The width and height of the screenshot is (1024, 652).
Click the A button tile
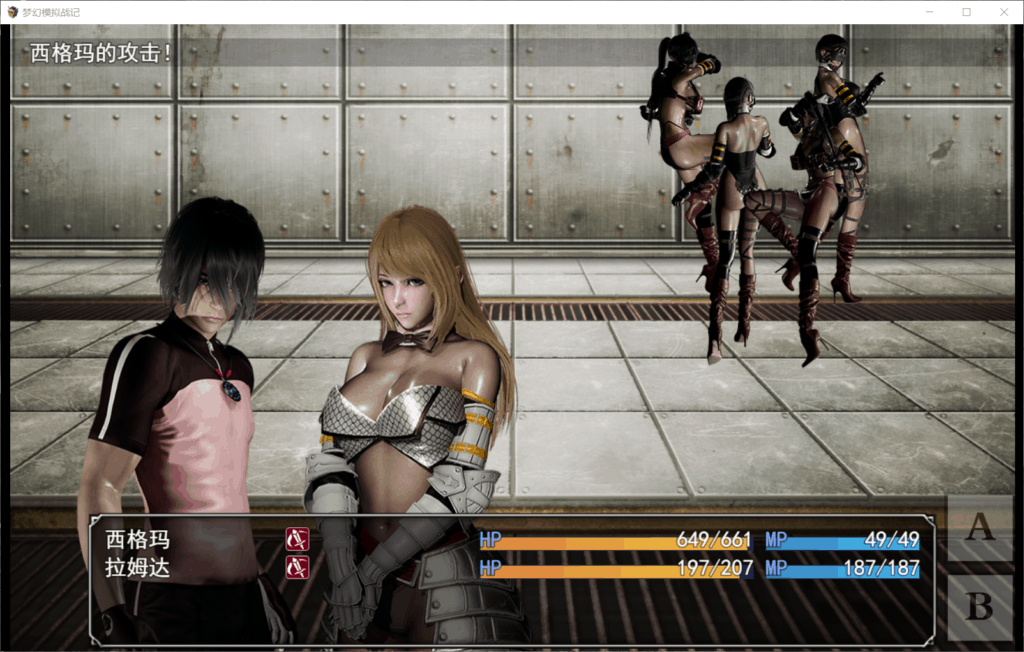point(979,527)
